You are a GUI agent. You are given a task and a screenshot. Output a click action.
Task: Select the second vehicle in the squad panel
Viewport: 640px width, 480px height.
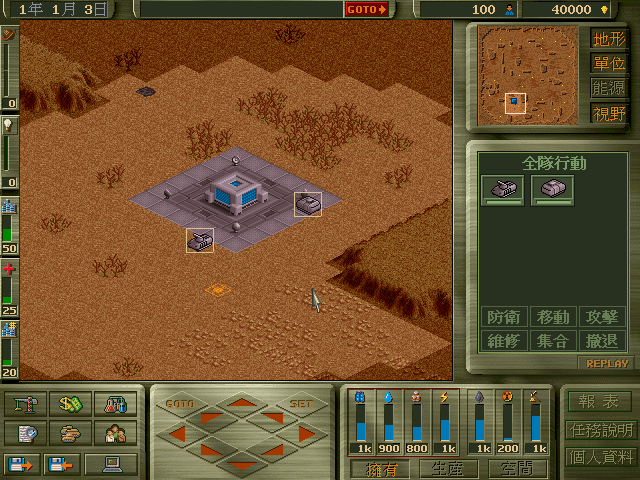[x=552, y=189]
